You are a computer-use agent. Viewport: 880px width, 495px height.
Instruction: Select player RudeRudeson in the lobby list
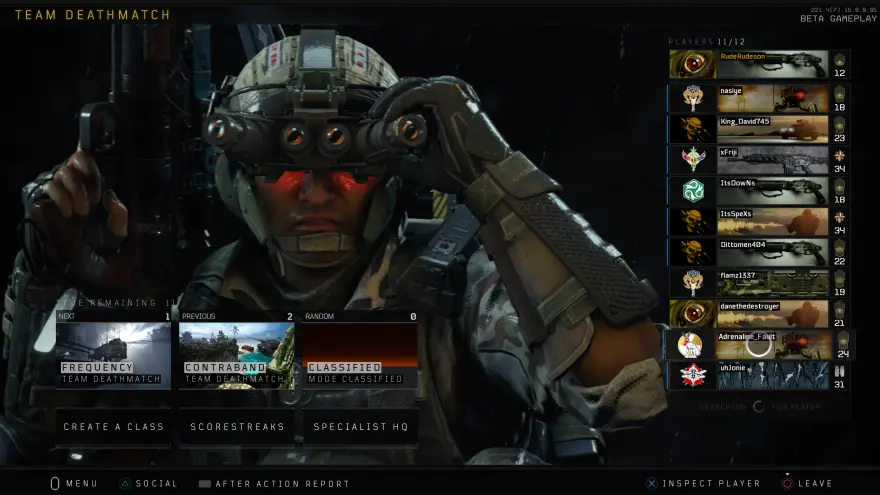(x=760, y=65)
